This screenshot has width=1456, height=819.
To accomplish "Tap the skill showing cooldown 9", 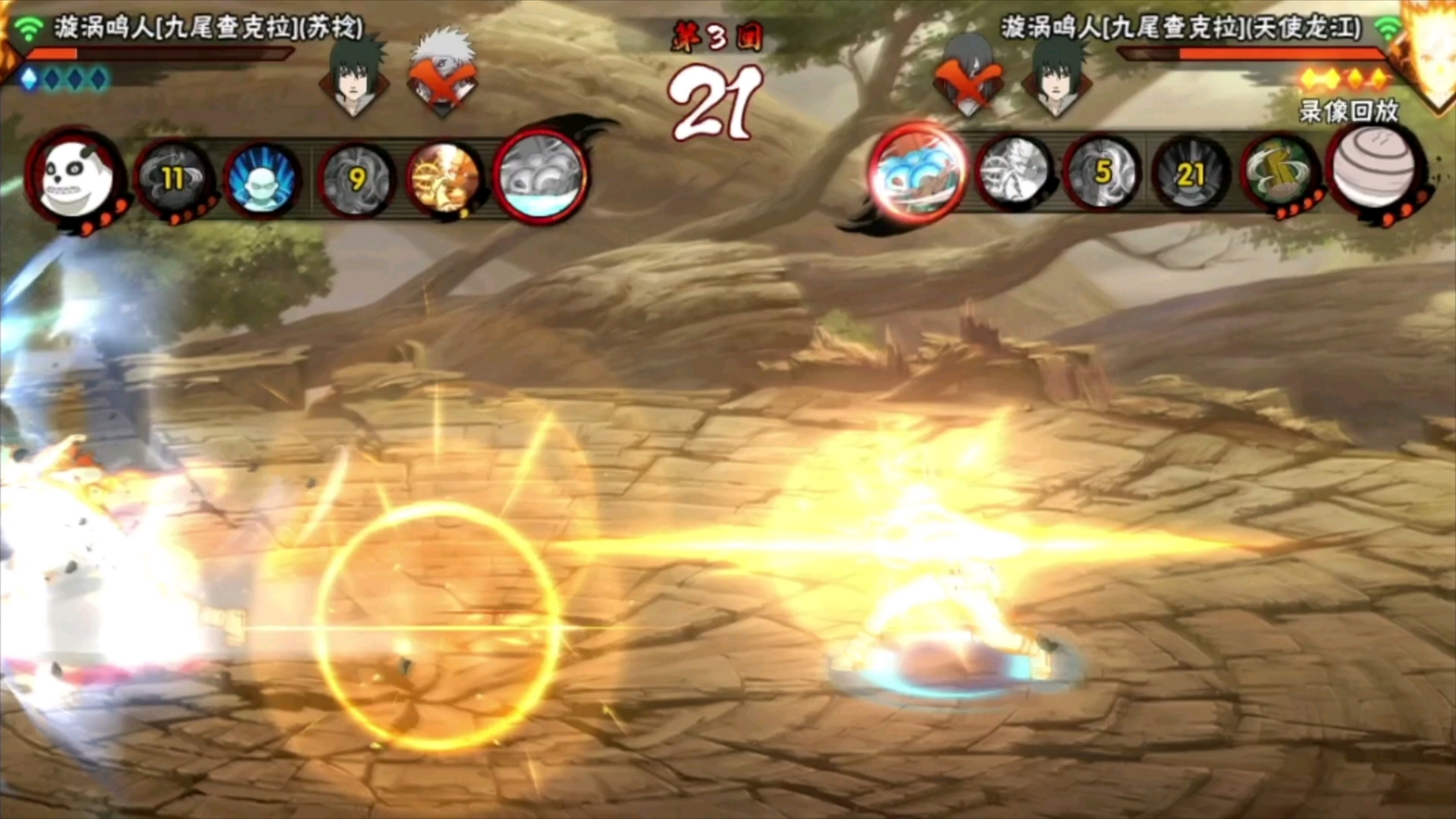I will [356, 180].
